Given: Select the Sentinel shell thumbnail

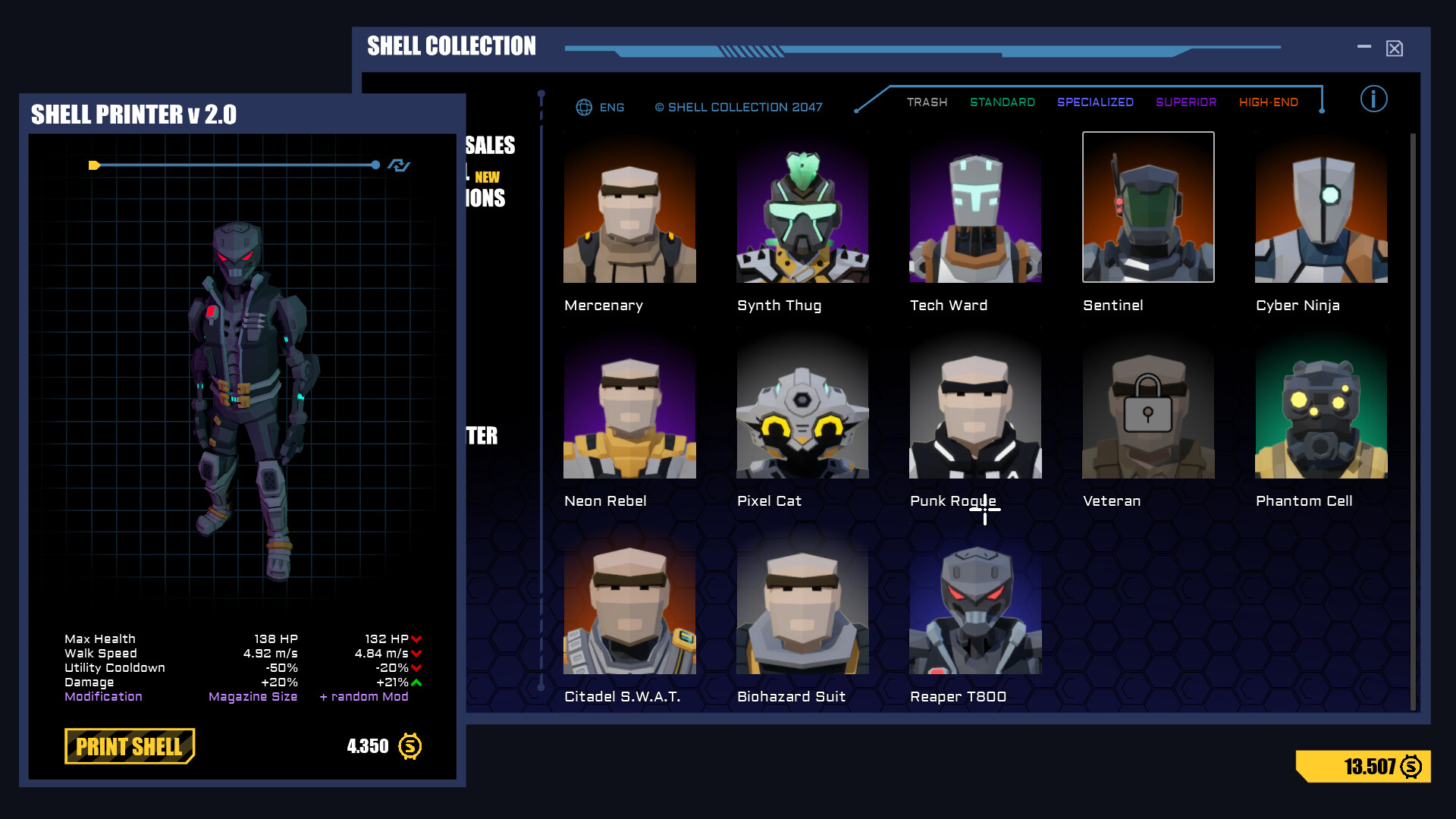Looking at the screenshot, I should click(x=1147, y=207).
